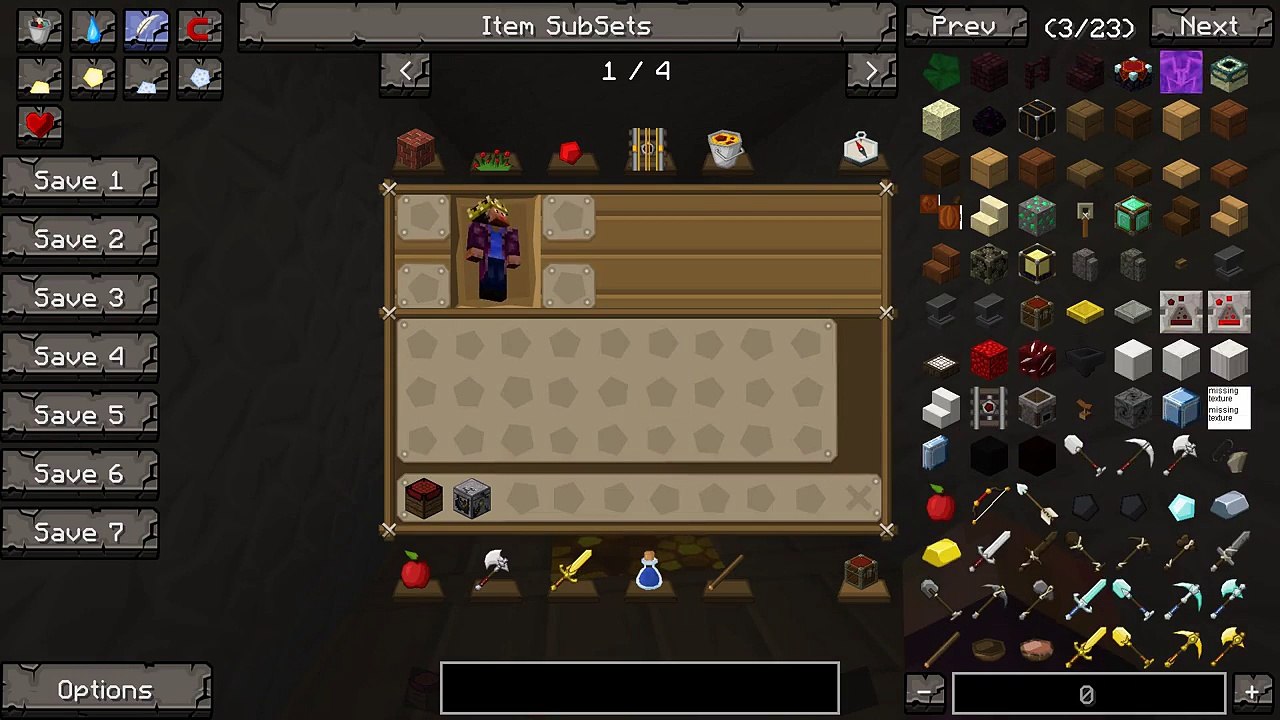1280x720 pixels.
Task: Toggle the rain water drop icon
Action: click(x=93, y=30)
